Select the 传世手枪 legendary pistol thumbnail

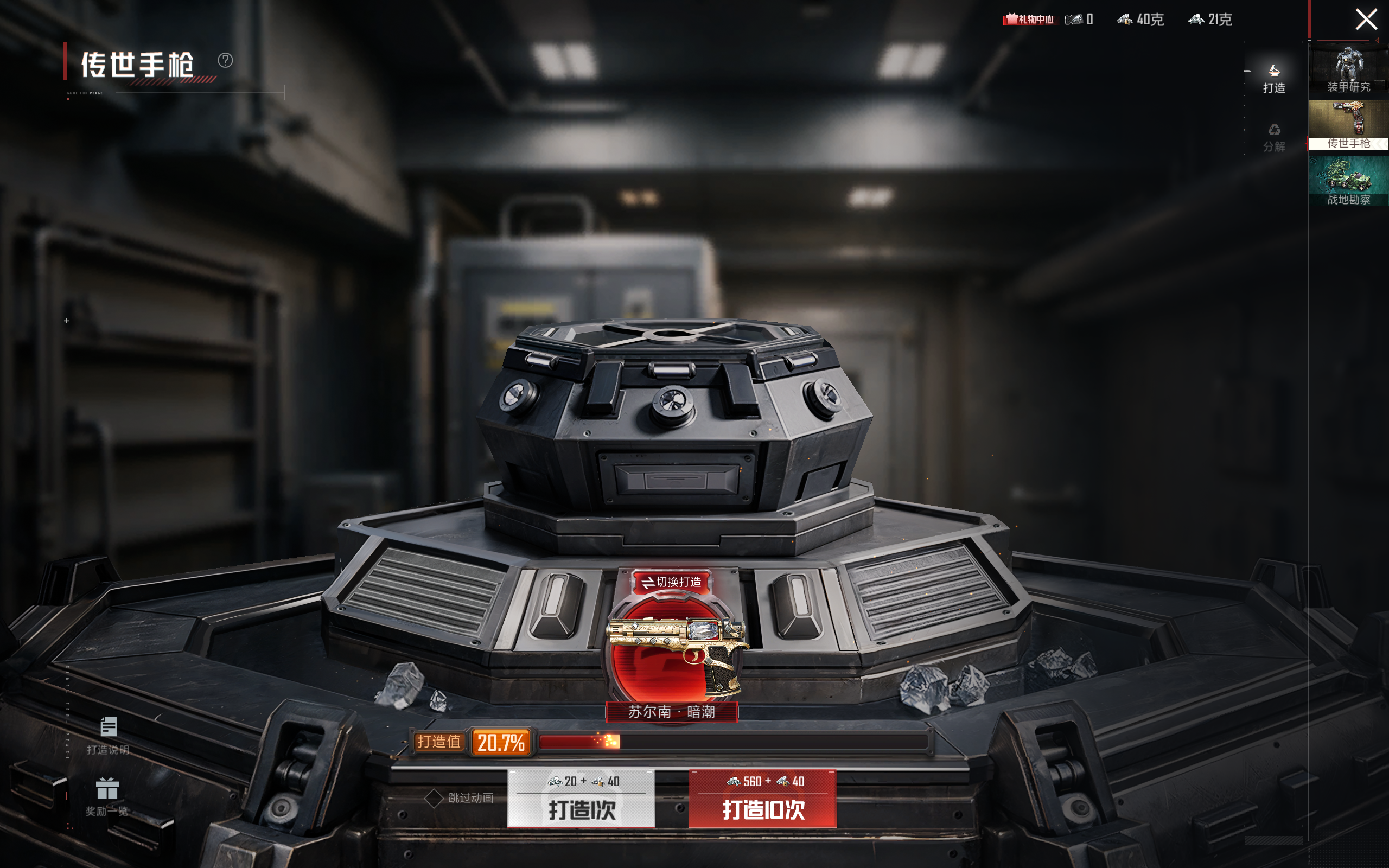click(1348, 125)
